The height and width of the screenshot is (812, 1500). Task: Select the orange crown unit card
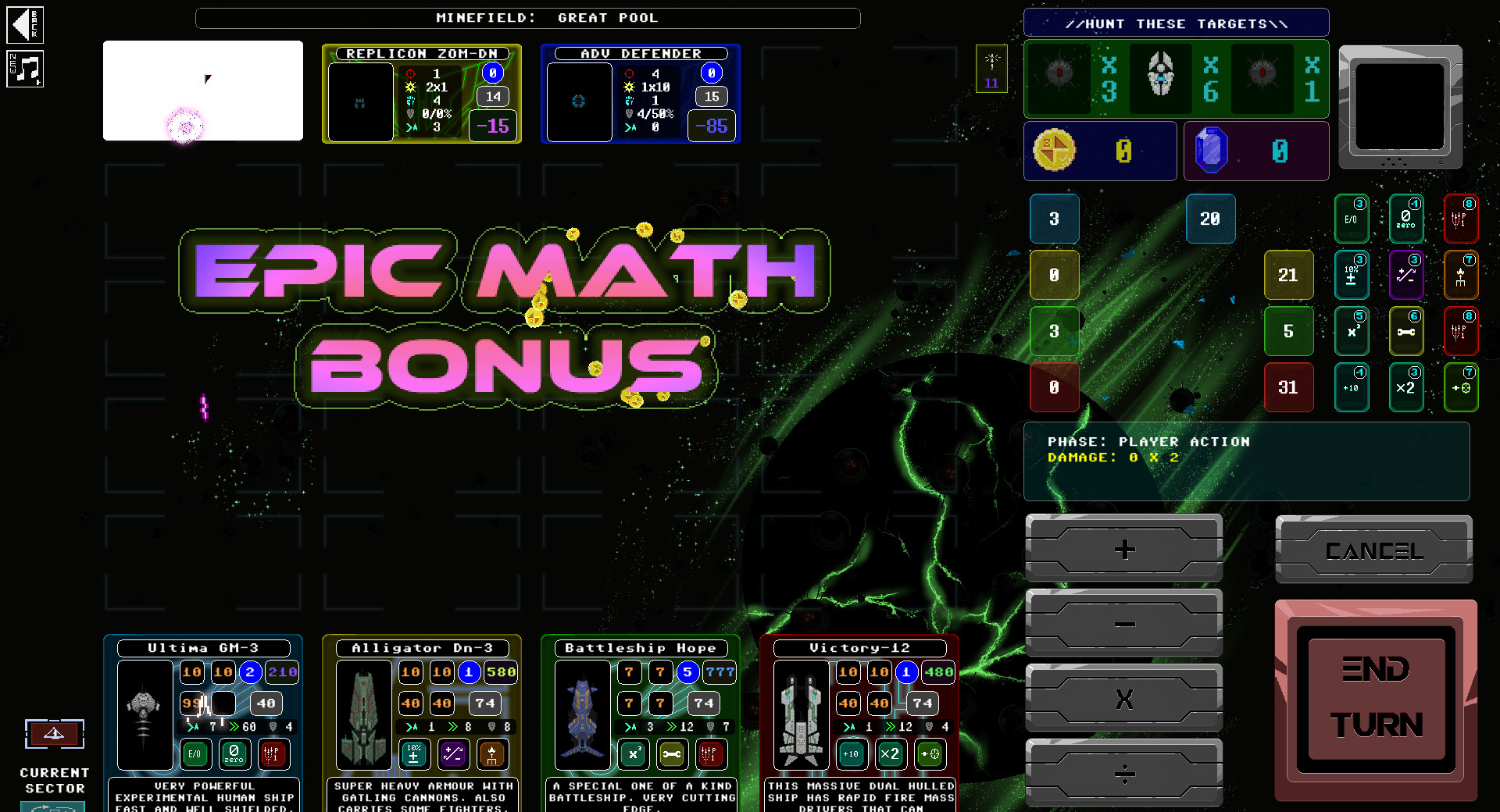(x=1461, y=275)
